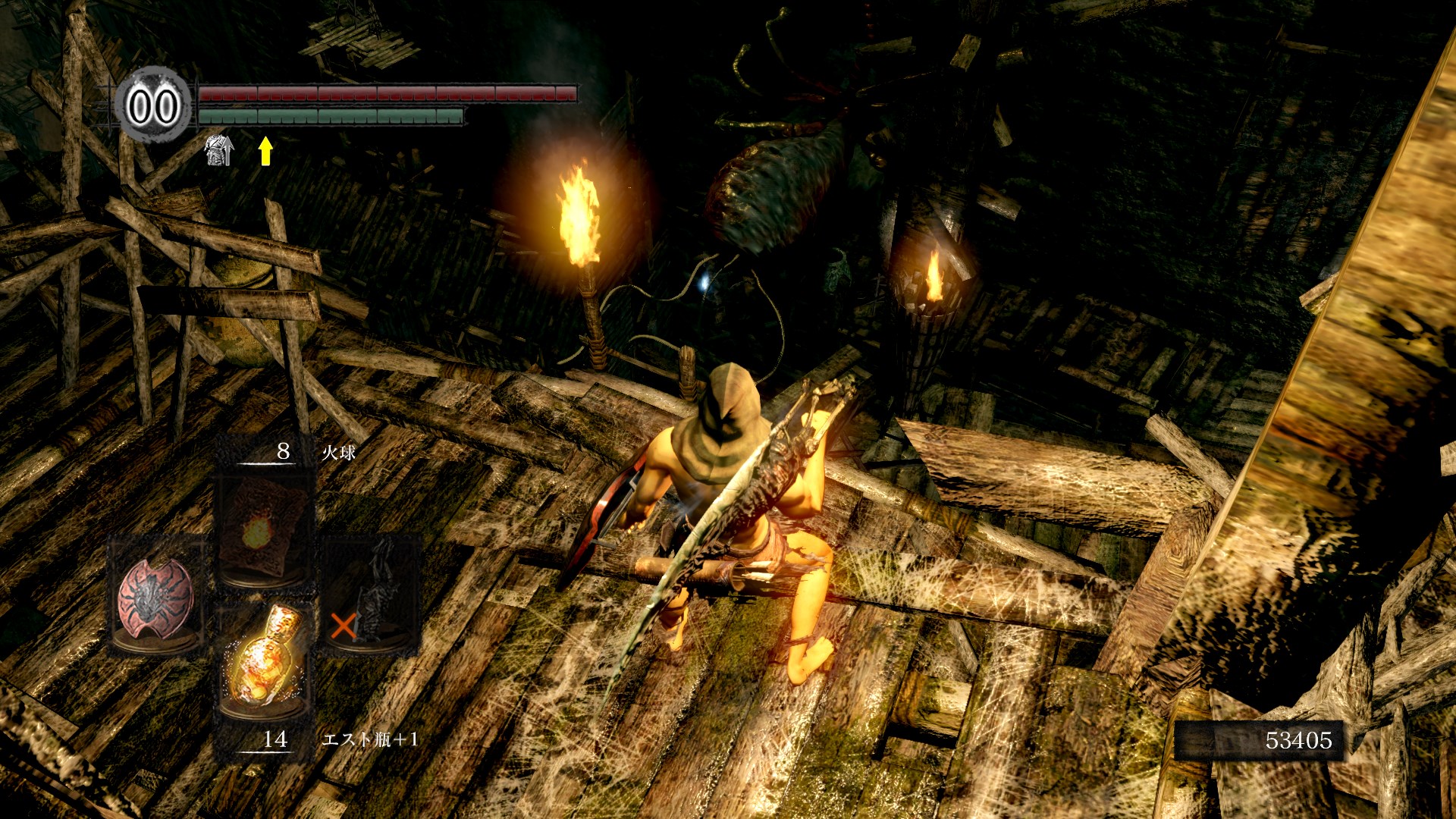Click the armor status effect icon
The width and height of the screenshot is (1456, 819).
point(218,150)
